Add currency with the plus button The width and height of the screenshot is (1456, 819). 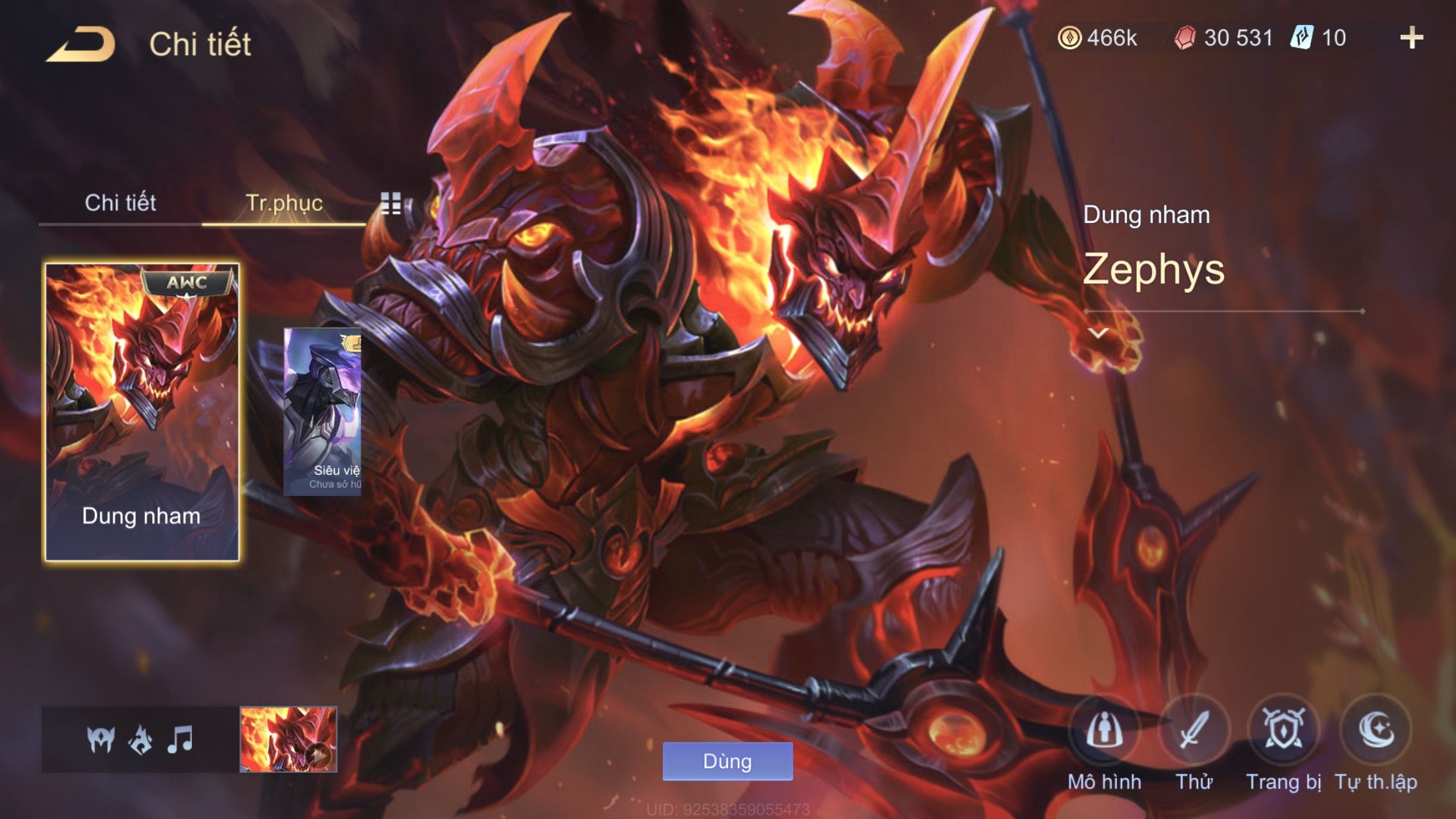pos(1411,38)
